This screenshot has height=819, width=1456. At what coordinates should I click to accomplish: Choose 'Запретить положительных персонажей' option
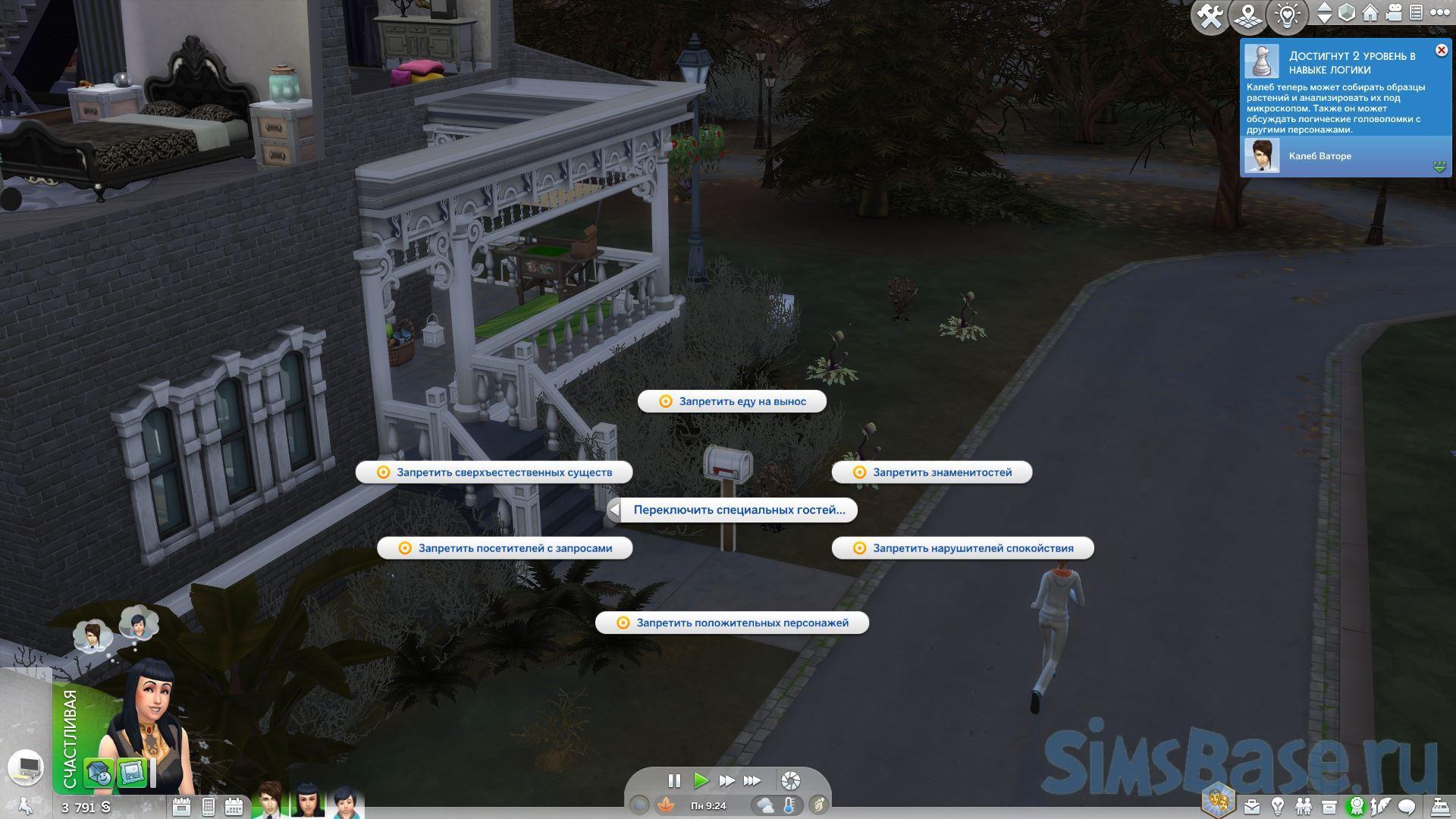point(732,623)
